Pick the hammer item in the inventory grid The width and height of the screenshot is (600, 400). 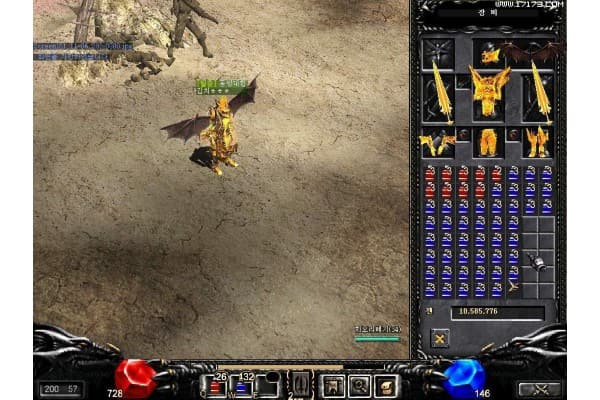[x=538, y=262]
